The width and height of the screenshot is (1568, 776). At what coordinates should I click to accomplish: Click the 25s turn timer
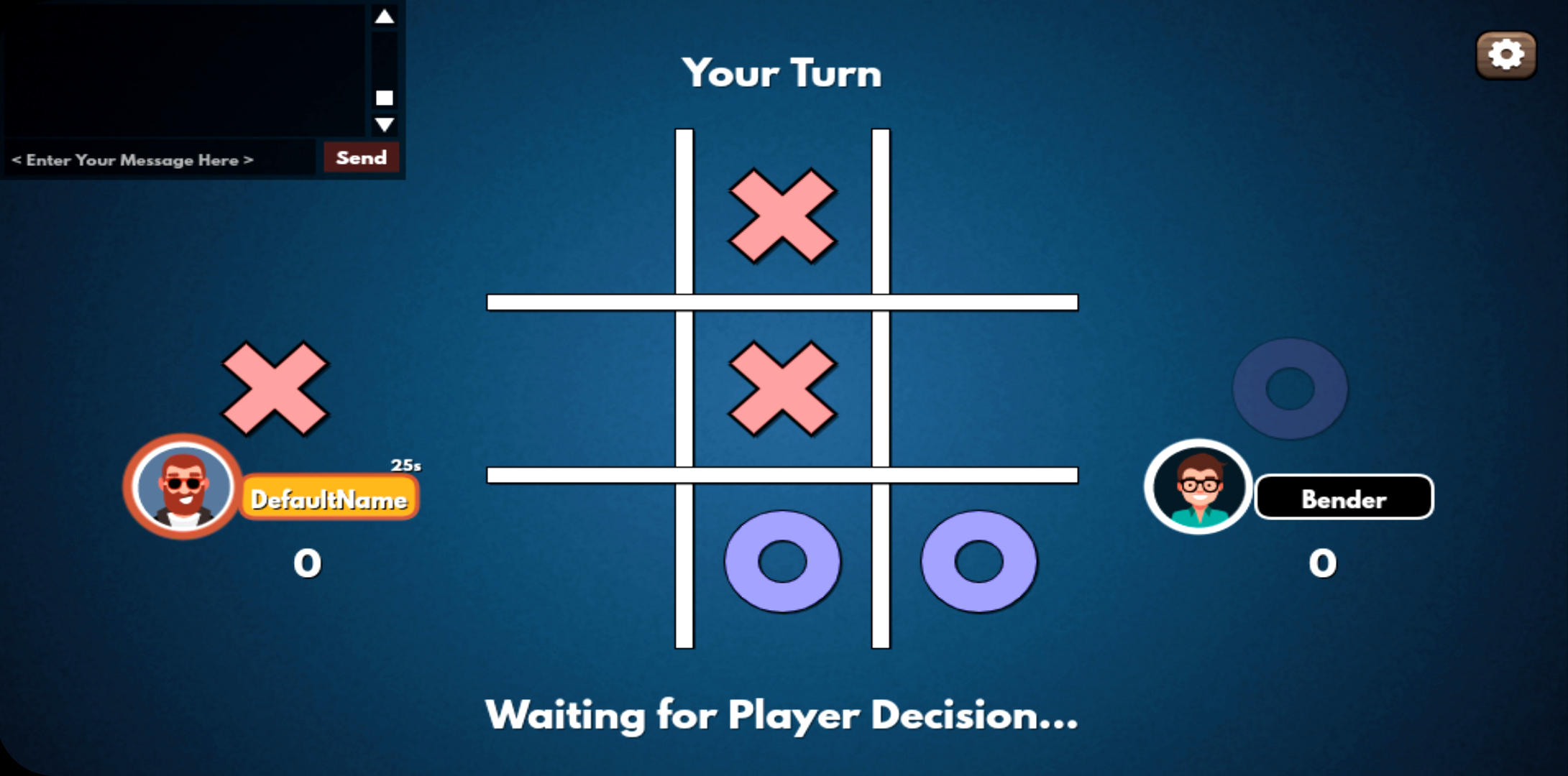(x=405, y=466)
